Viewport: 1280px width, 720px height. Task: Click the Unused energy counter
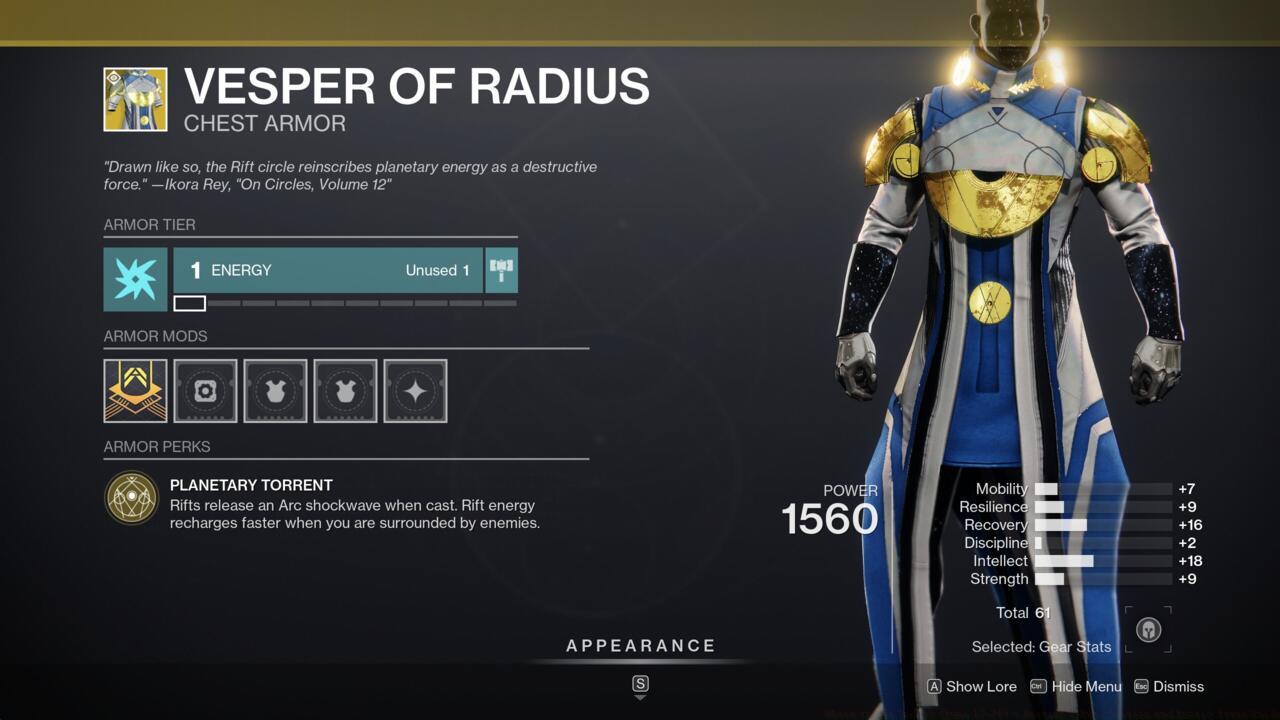(437, 270)
